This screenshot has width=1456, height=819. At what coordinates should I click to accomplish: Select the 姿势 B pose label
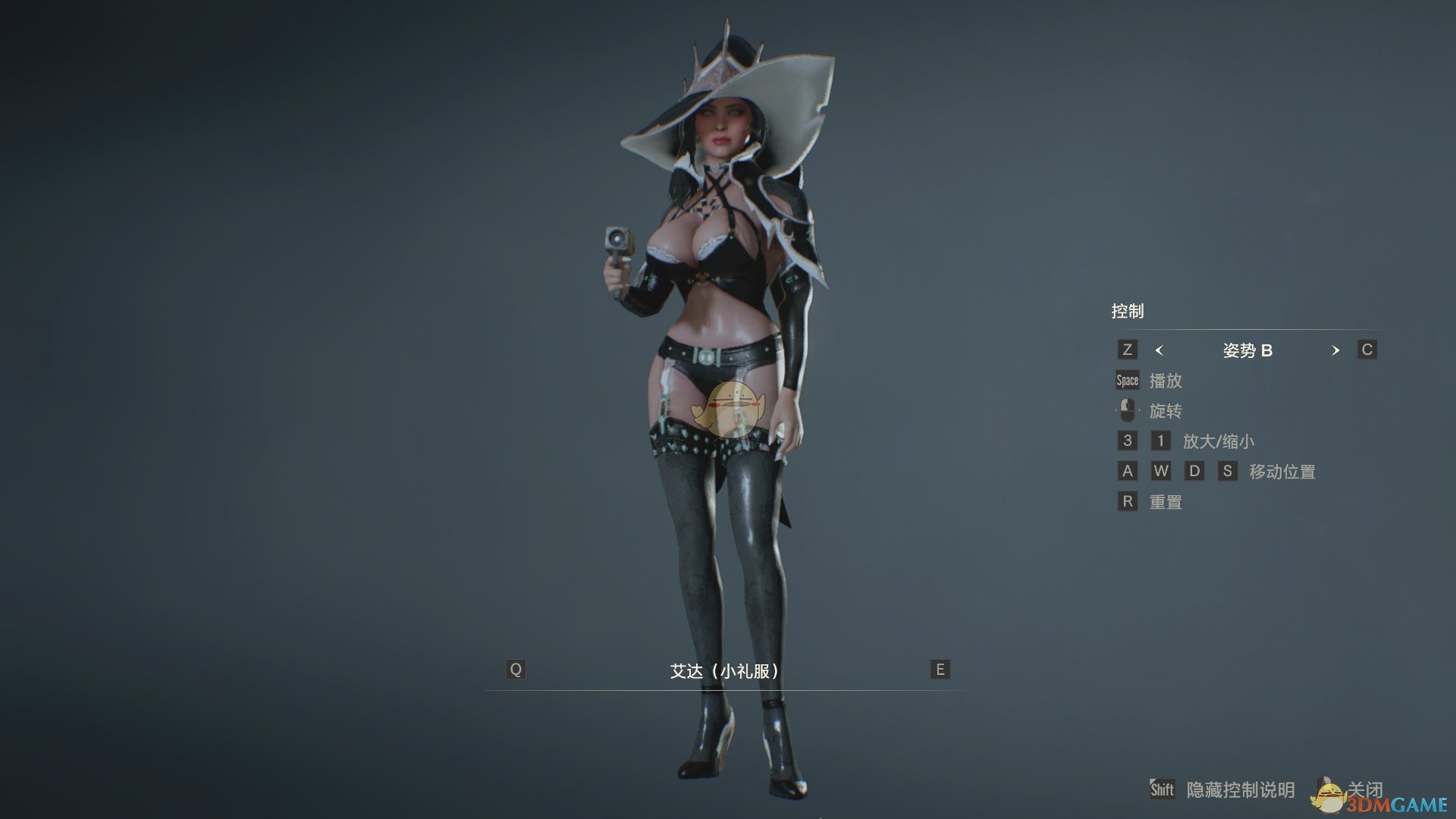[1246, 350]
